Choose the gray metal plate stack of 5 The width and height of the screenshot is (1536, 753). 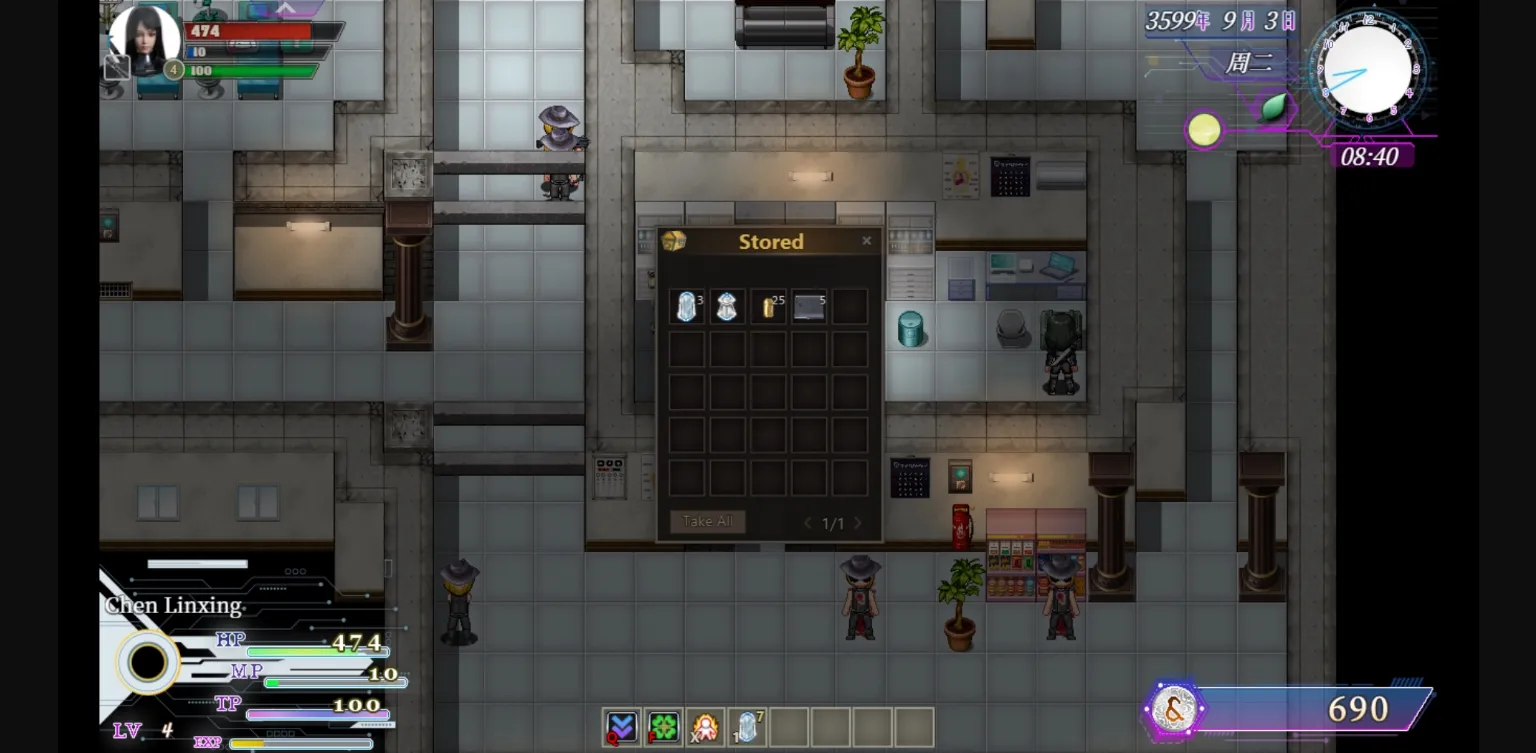pyautogui.click(x=809, y=307)
